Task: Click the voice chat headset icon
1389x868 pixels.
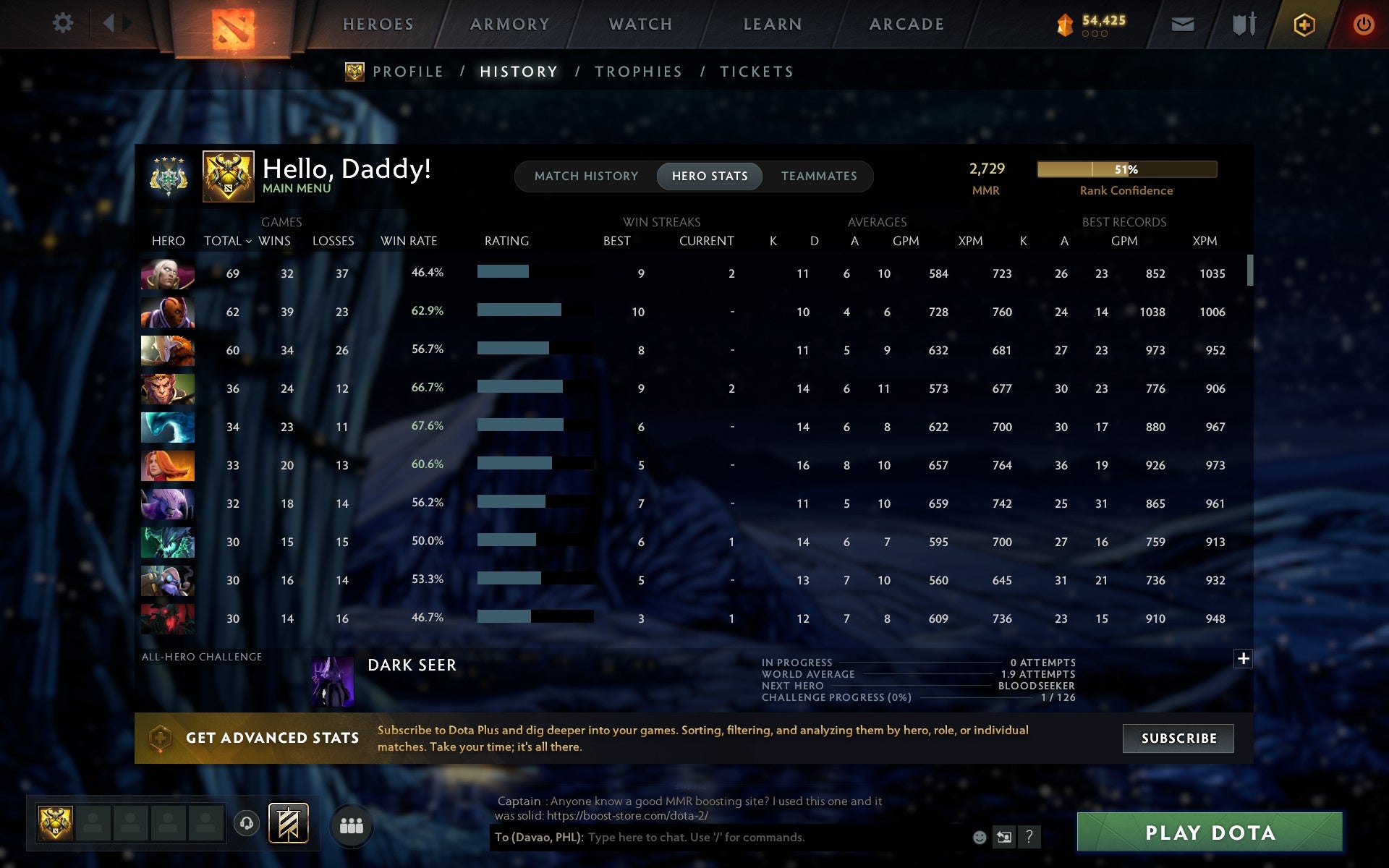Action: point(245,823)
